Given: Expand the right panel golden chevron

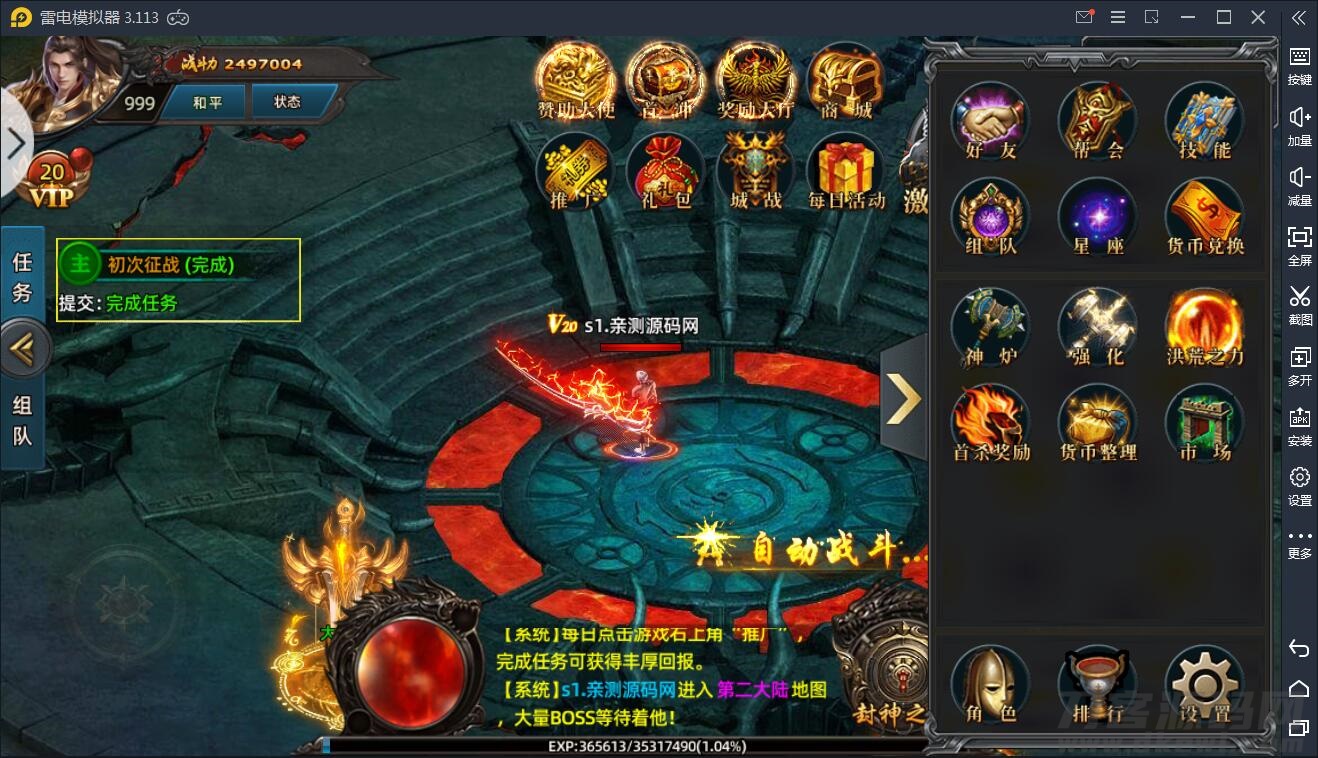Looking at the screenshot, I should 903,399.
